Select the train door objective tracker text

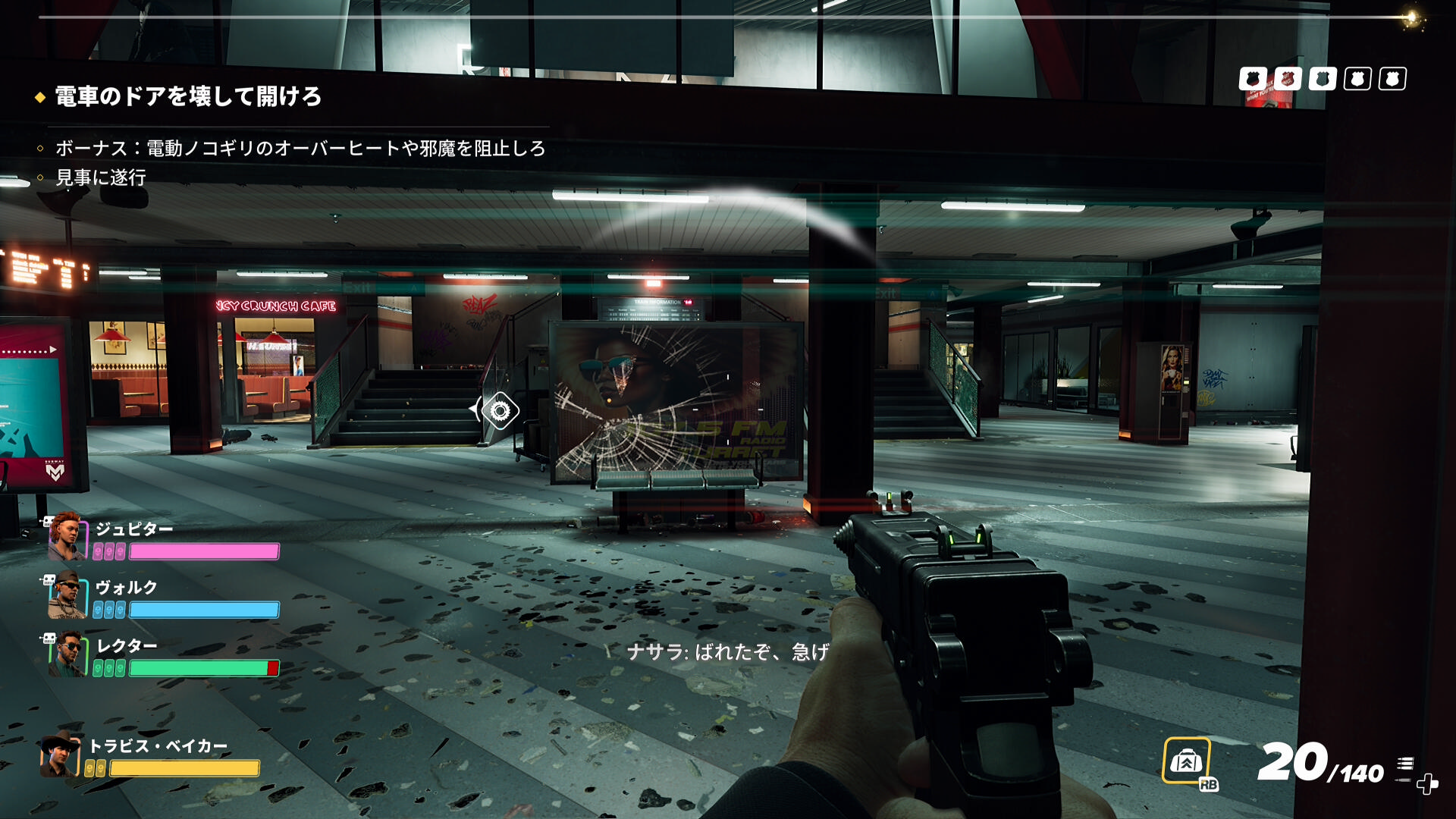coord(188,97)
